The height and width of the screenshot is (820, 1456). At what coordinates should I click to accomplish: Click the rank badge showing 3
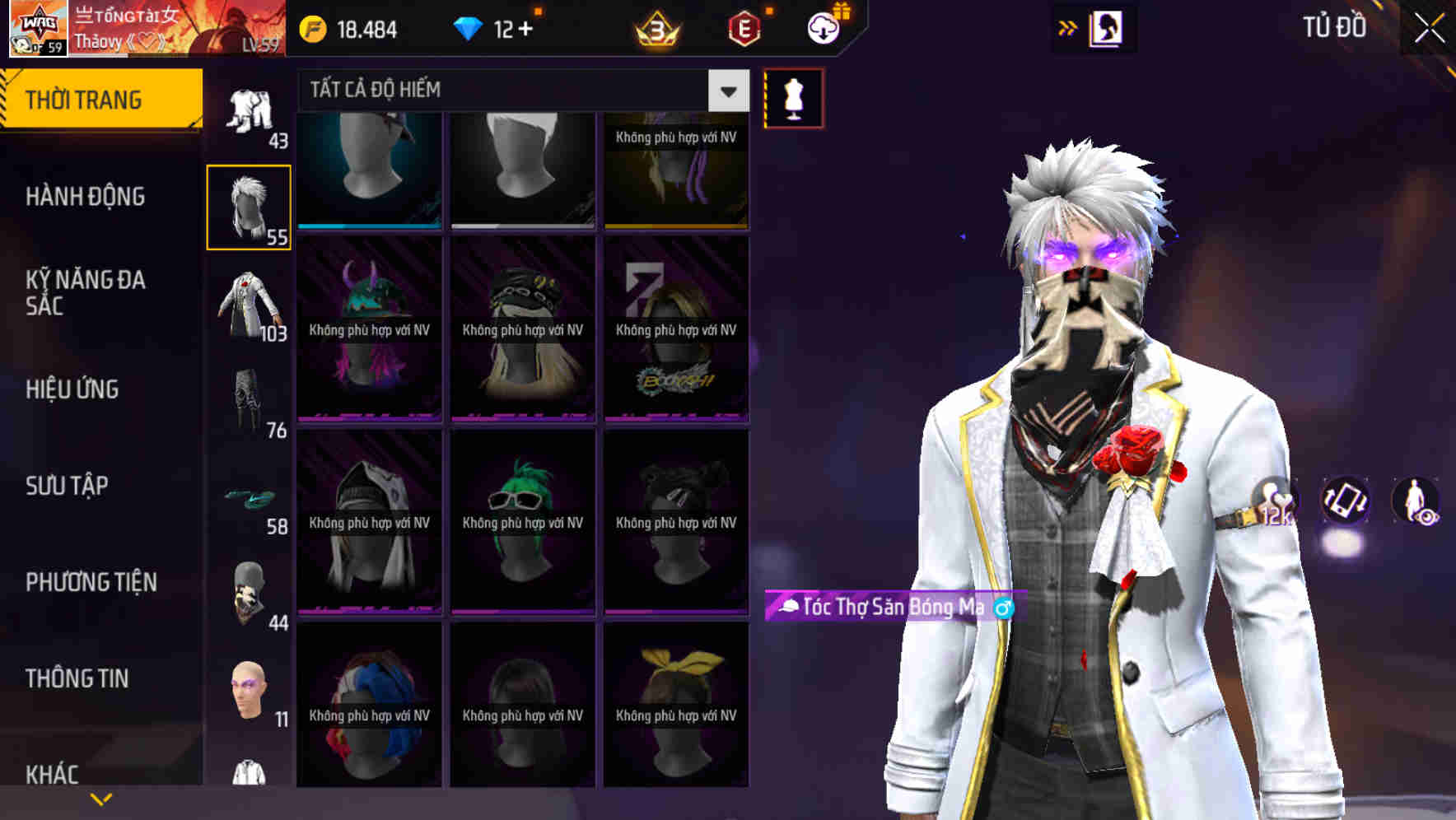(655, 27)
